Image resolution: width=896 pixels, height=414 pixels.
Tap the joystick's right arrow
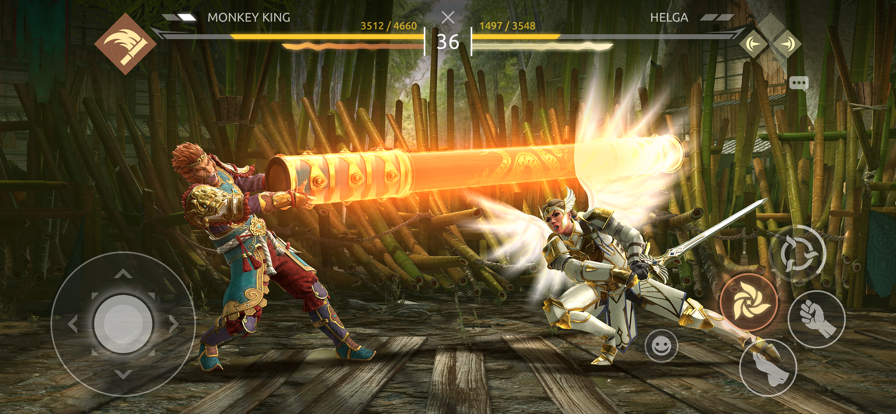click(173, 324)
